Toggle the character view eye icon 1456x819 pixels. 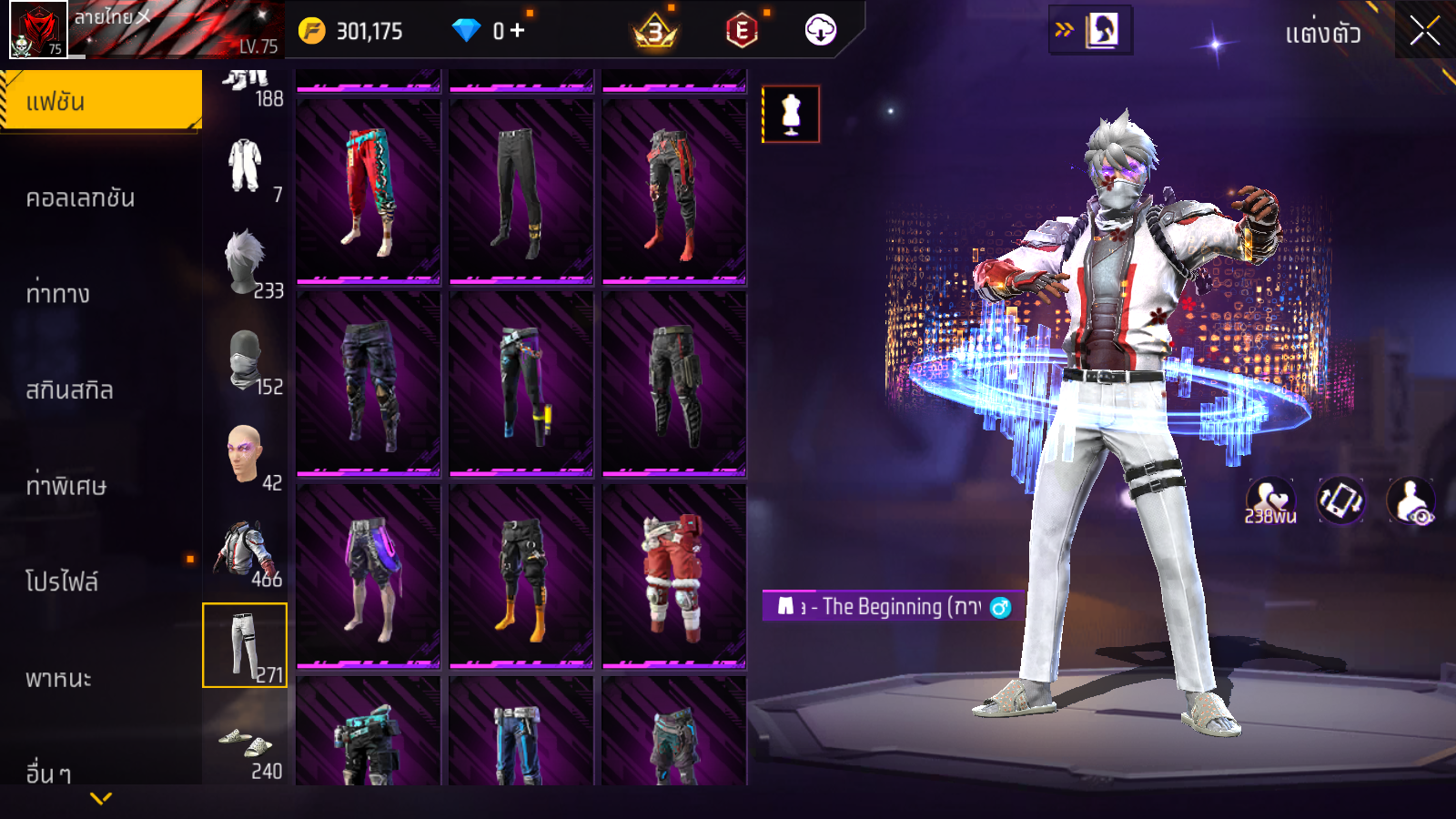tap(1411, 501)
